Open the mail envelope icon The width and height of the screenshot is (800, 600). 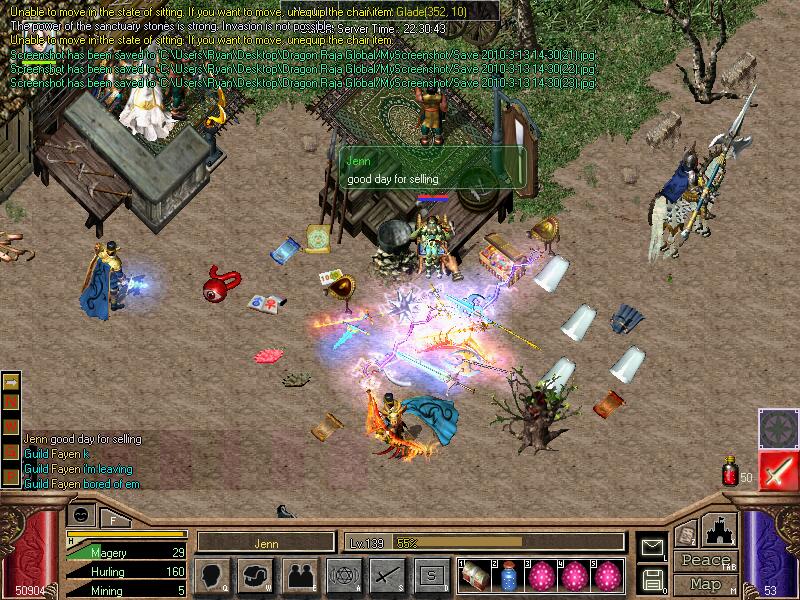[652, 547]
